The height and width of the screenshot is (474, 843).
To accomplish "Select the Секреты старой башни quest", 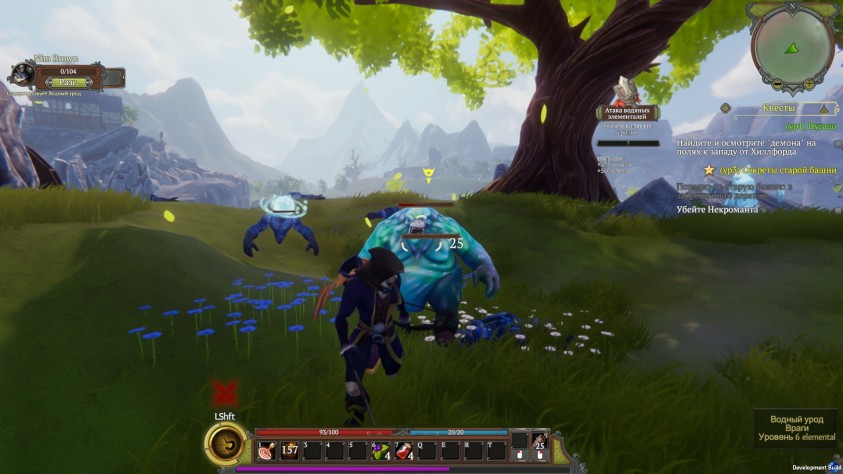I will [x=774, y=170].
